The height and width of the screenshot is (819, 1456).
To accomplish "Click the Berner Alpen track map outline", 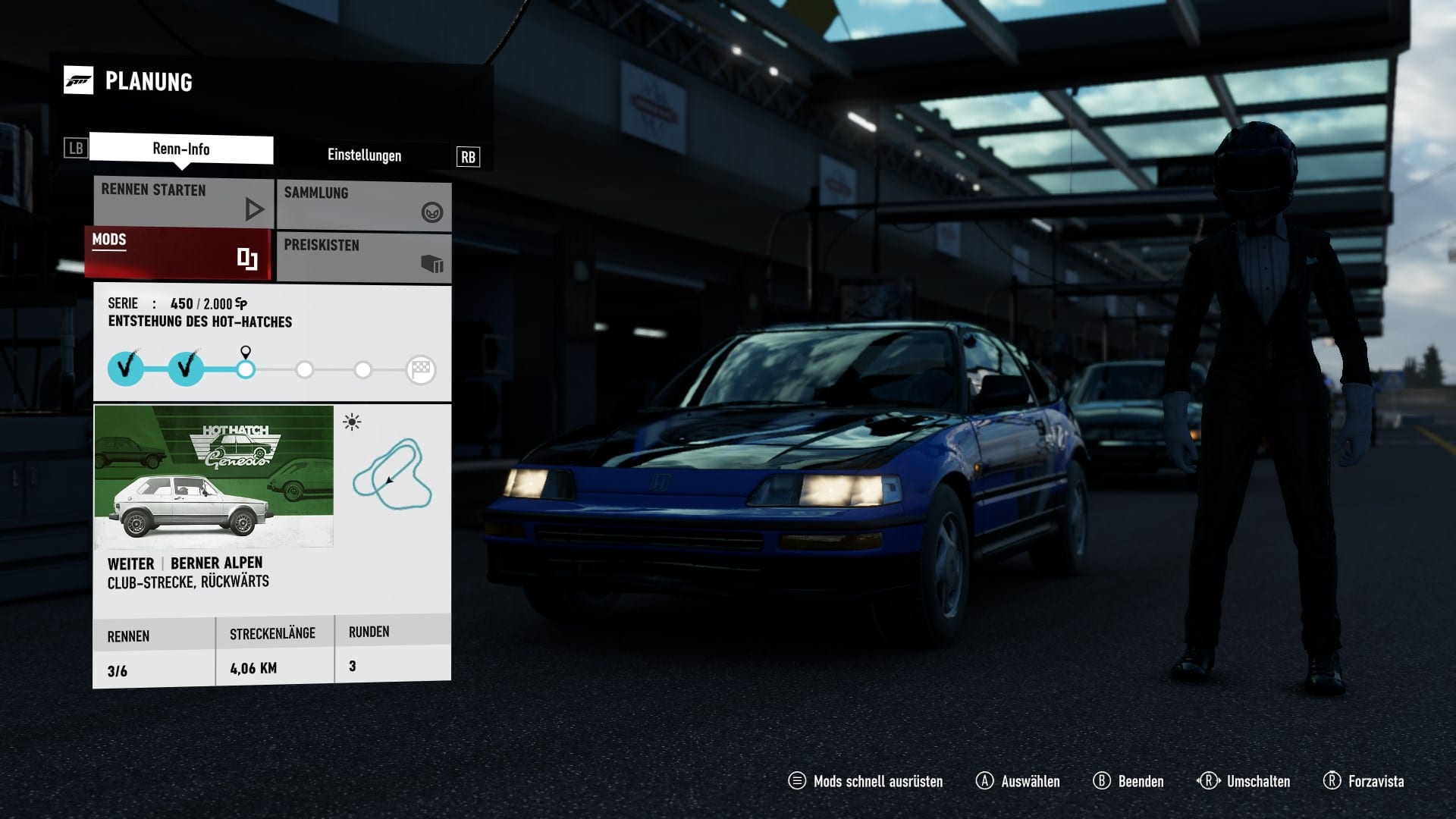I will (x=392, y=475).
